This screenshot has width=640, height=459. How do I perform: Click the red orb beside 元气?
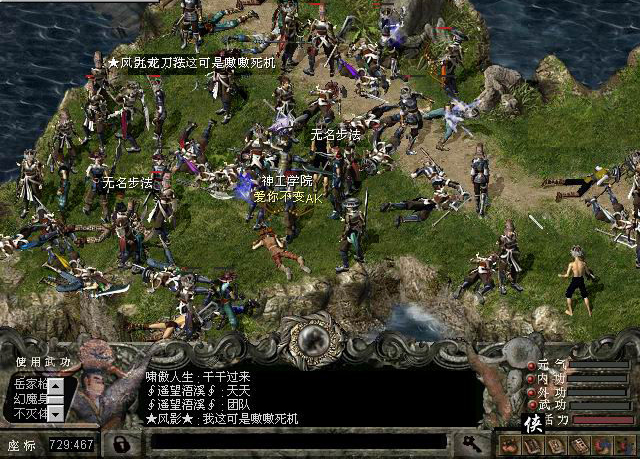[530, 366]
